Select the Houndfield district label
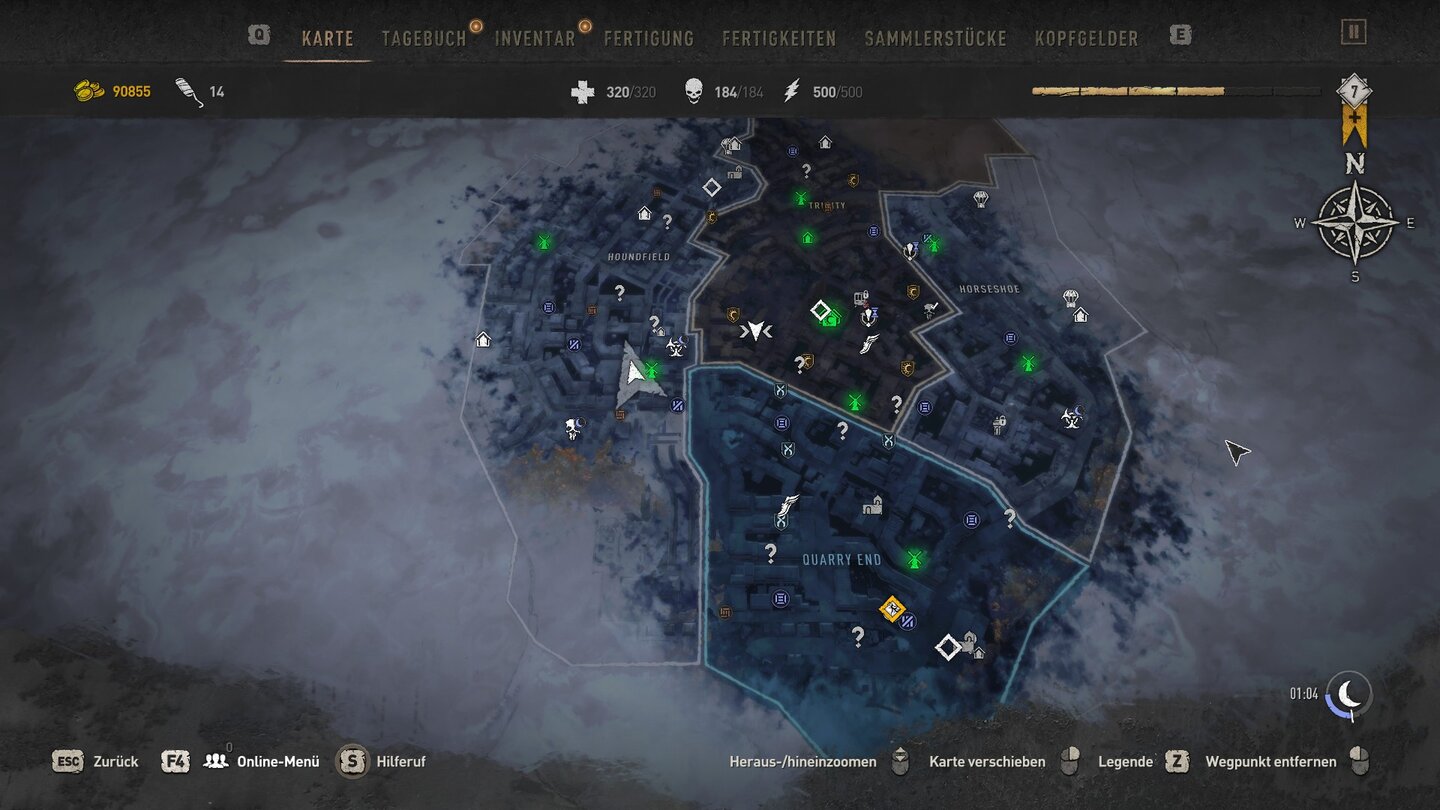 tap(639, 257)
